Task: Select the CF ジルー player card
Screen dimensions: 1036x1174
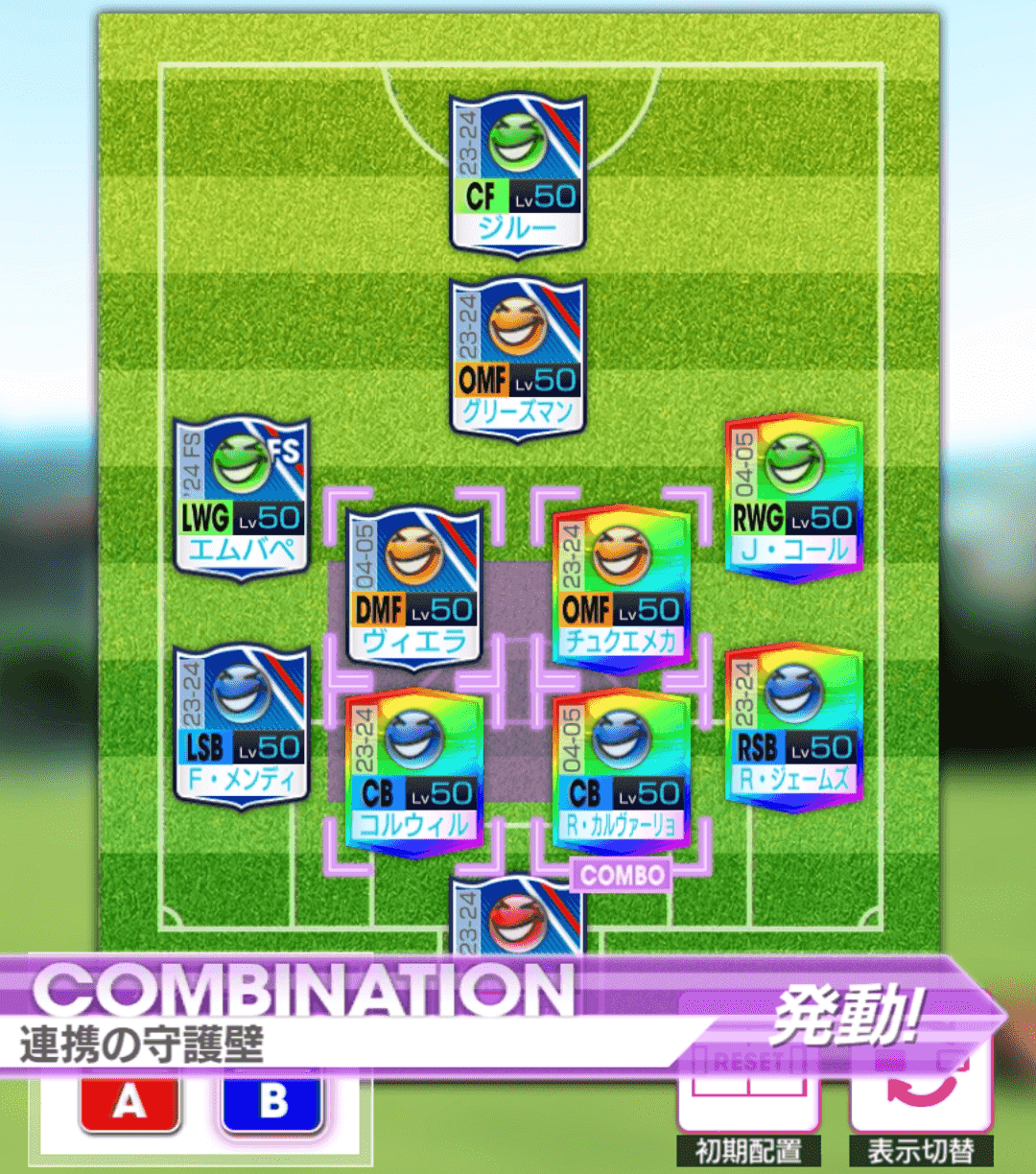Action: click(x=517, y=175)
